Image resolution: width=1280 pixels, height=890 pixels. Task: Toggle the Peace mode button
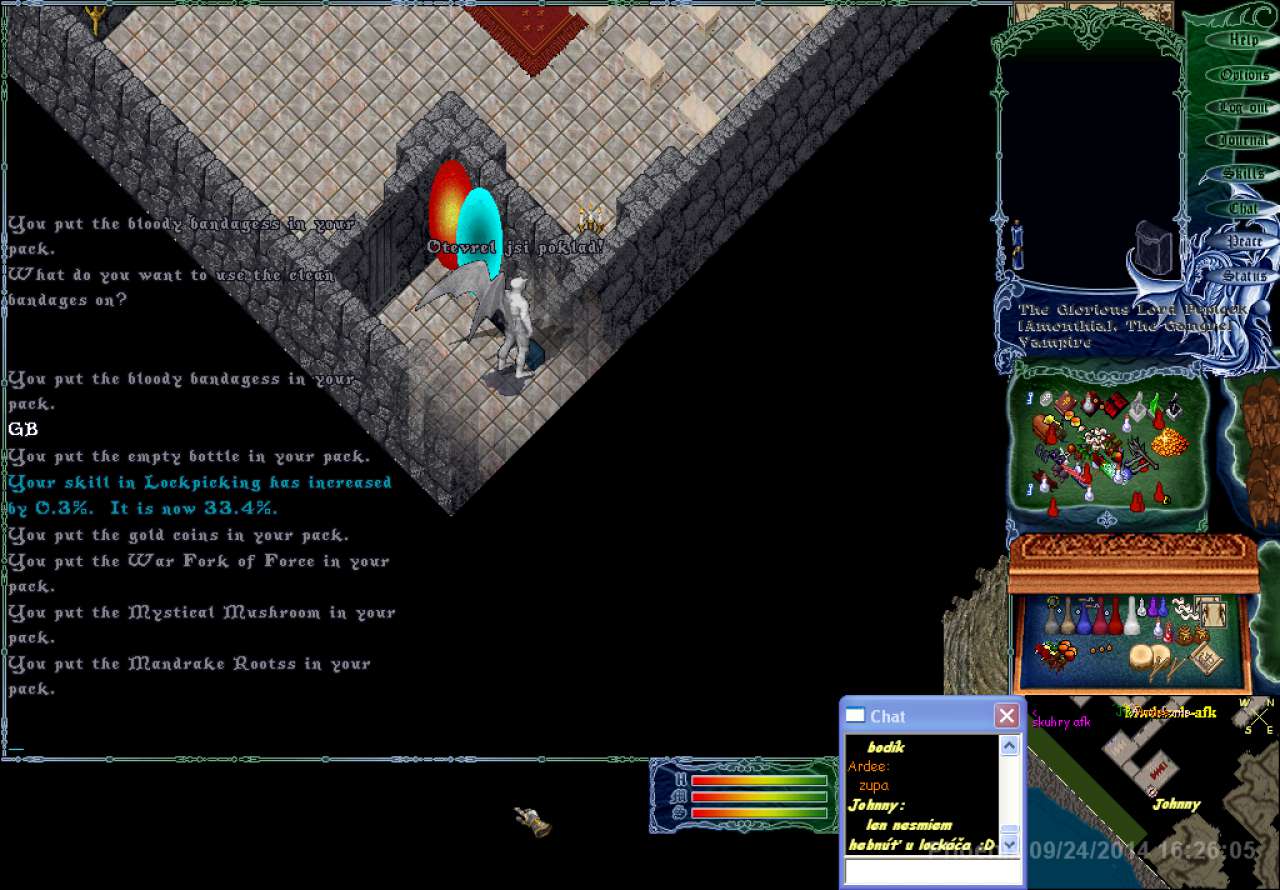tap(1243, 241)
